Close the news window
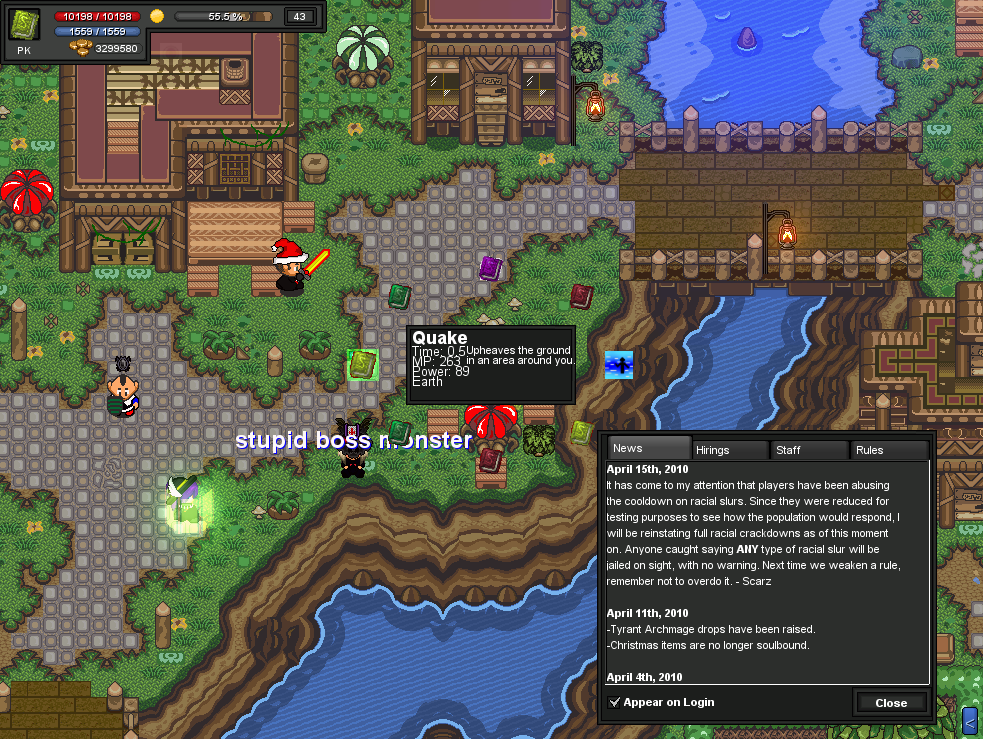The width and height of the screenshot is (983, 739). 891,702
